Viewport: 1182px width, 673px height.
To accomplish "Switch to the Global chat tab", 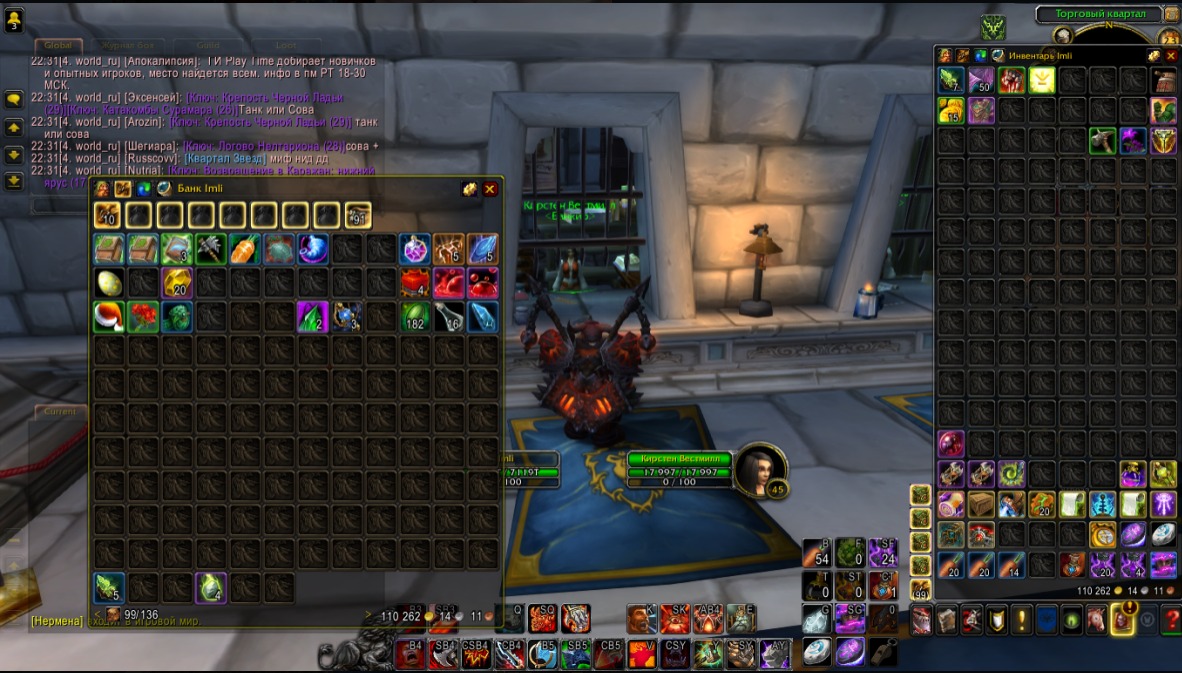I will pos(58,45).
